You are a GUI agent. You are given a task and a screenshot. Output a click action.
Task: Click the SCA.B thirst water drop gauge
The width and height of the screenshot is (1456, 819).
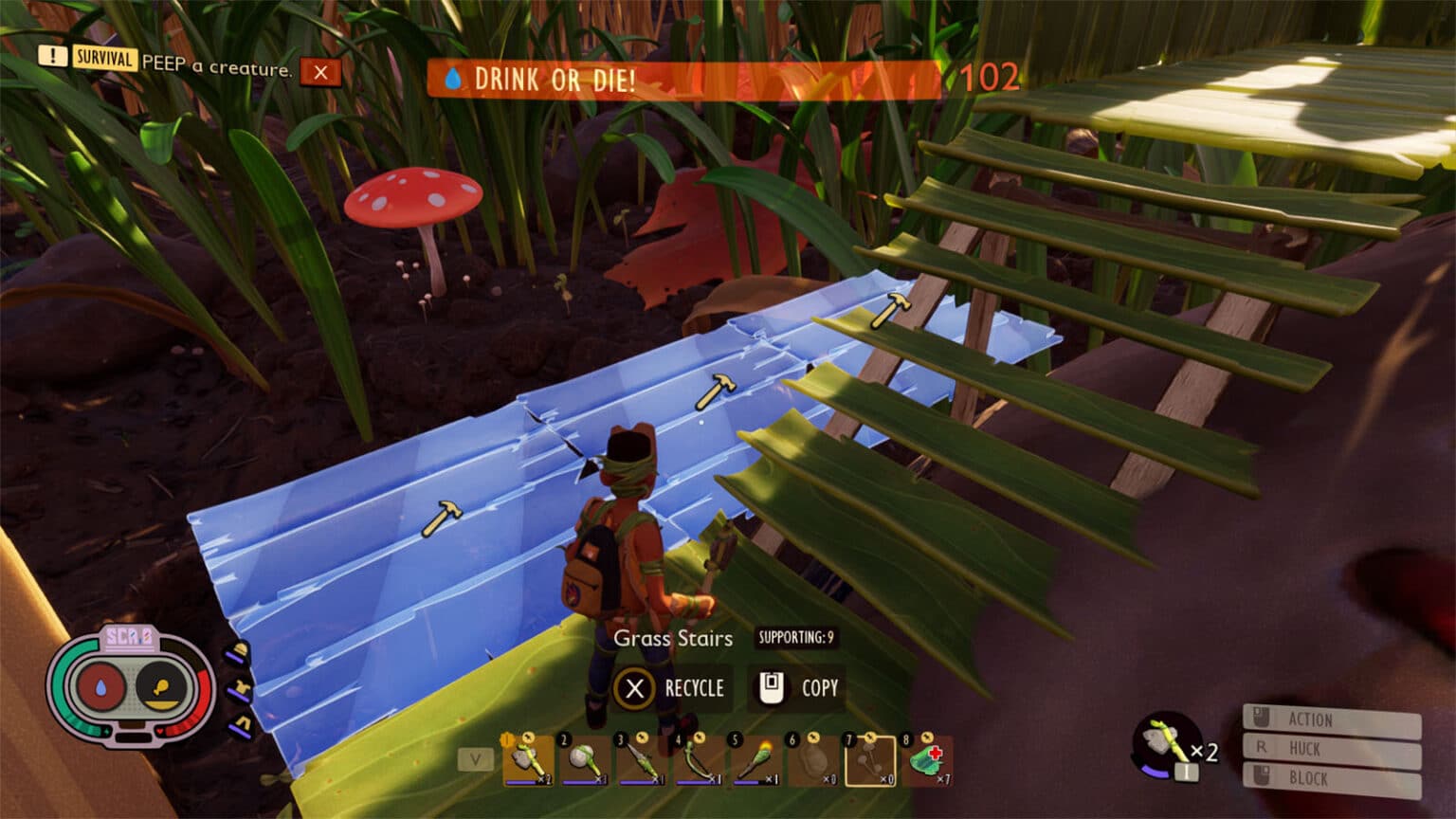(101, 685)
